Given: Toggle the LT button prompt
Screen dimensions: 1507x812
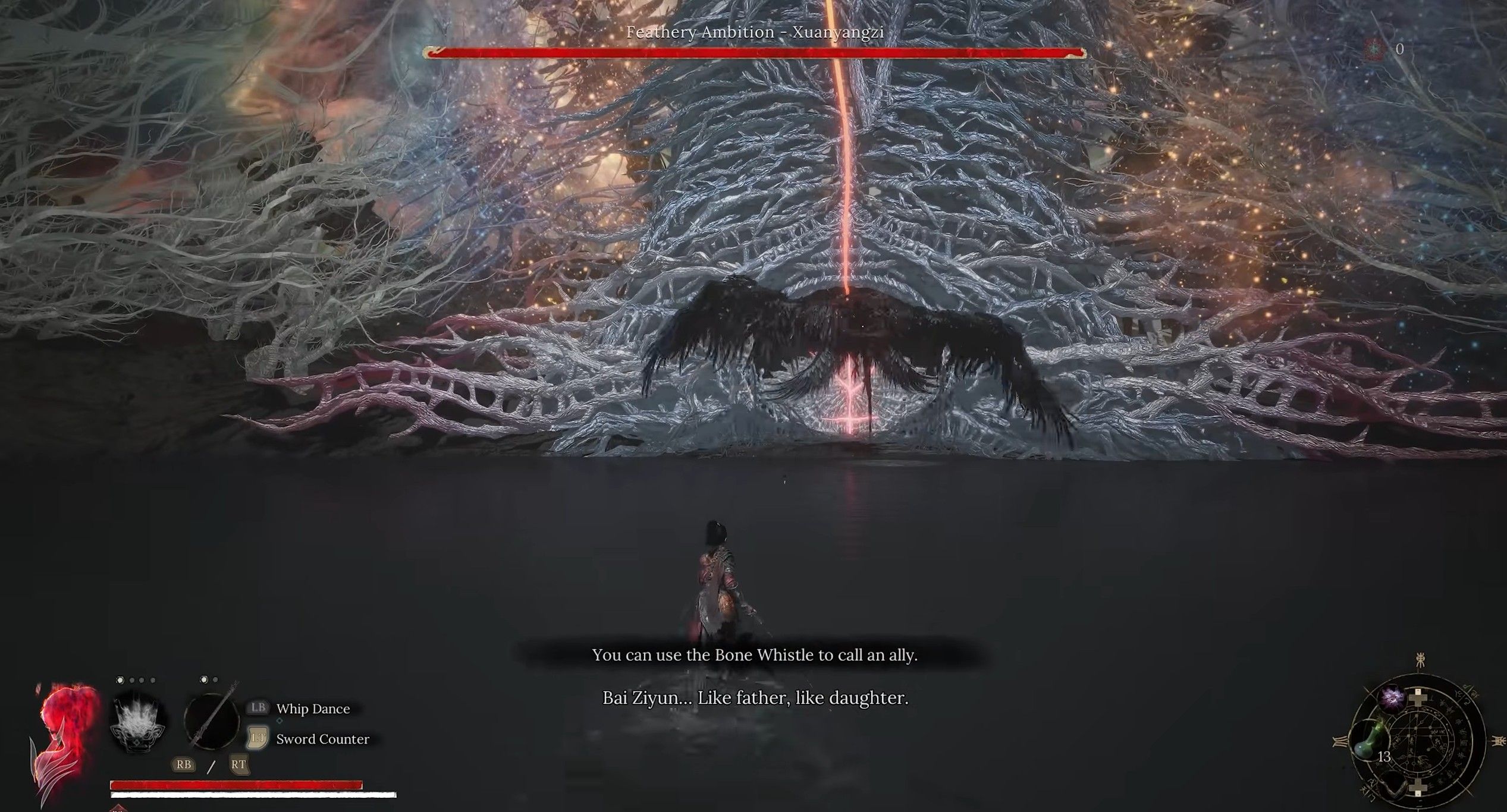Looking at the screenshot, I should coord(257,738).
